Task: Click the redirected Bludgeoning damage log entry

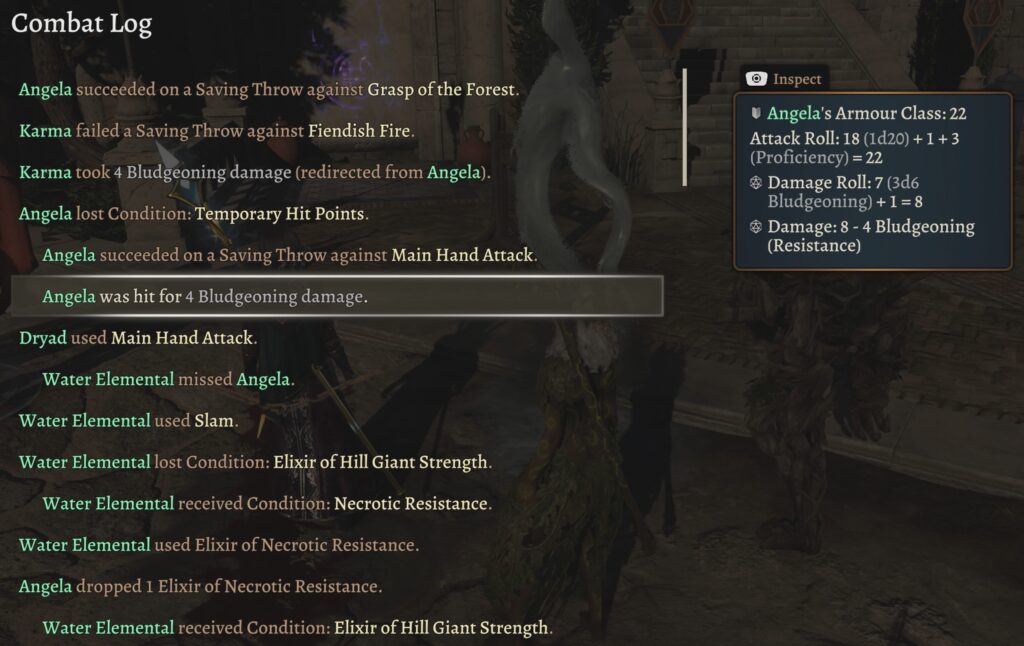Action: (255, 172)
